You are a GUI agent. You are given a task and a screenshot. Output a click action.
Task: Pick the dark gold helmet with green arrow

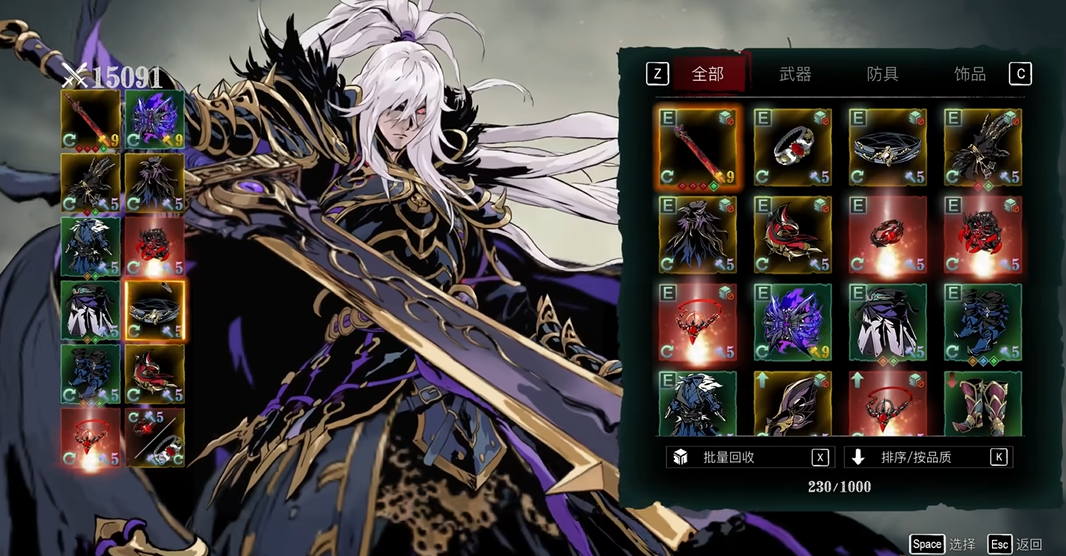(792, 403)
